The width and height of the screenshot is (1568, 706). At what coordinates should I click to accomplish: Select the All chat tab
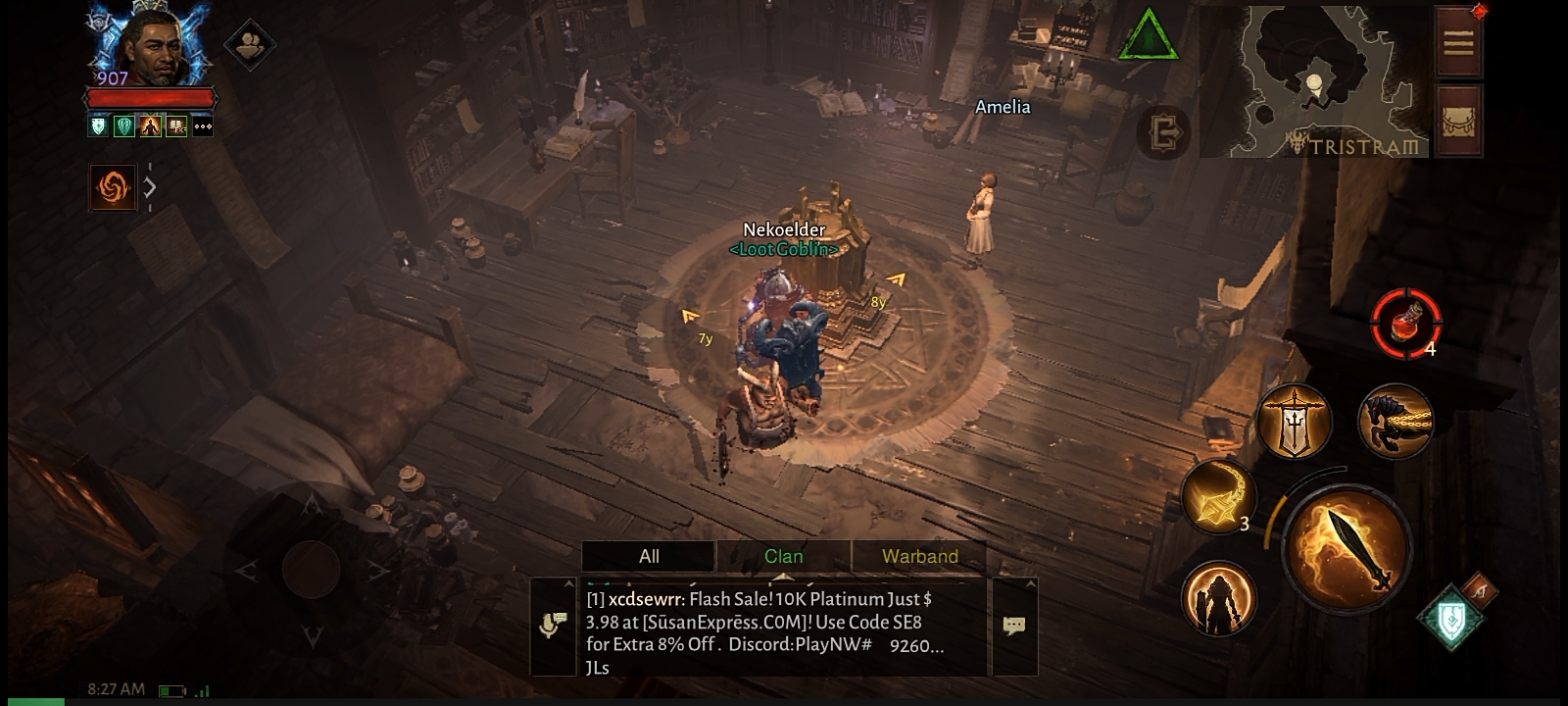point(649,556)
